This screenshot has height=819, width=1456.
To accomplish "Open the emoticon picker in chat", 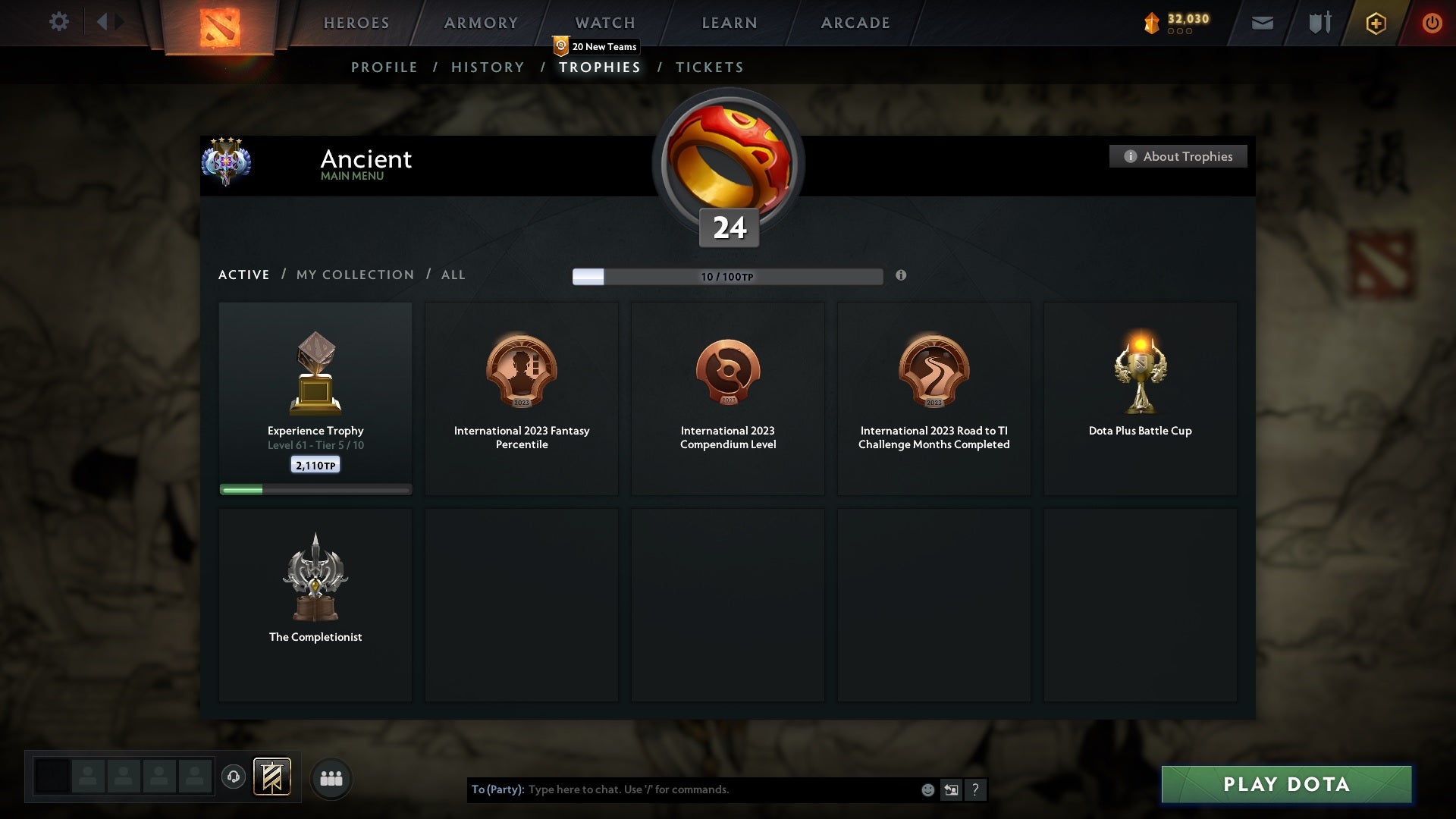I will pyautogui.click(x=927, y=789).
